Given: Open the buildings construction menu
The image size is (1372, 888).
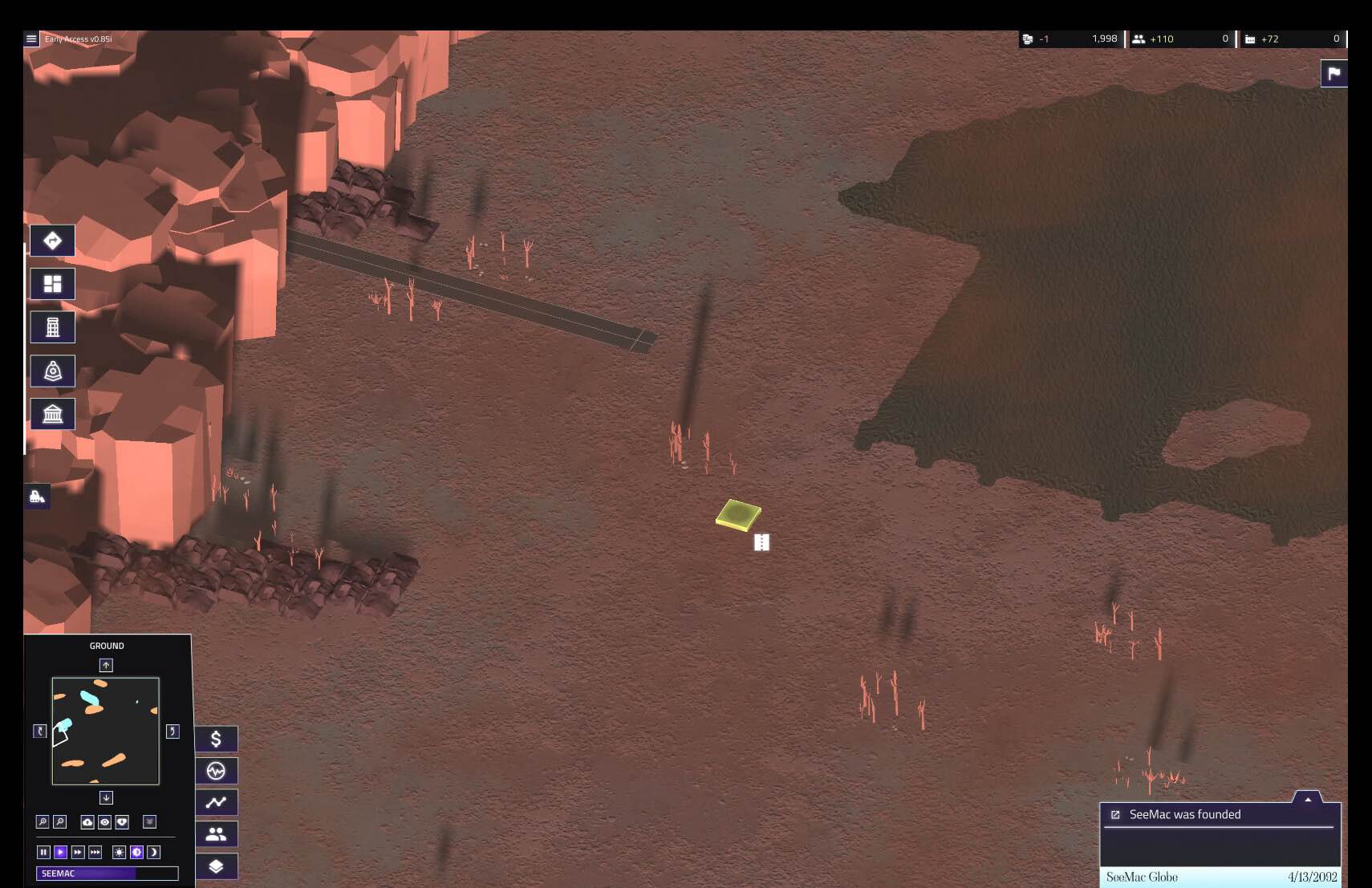Looking at the screenshot, I should (x=53, y=326).
